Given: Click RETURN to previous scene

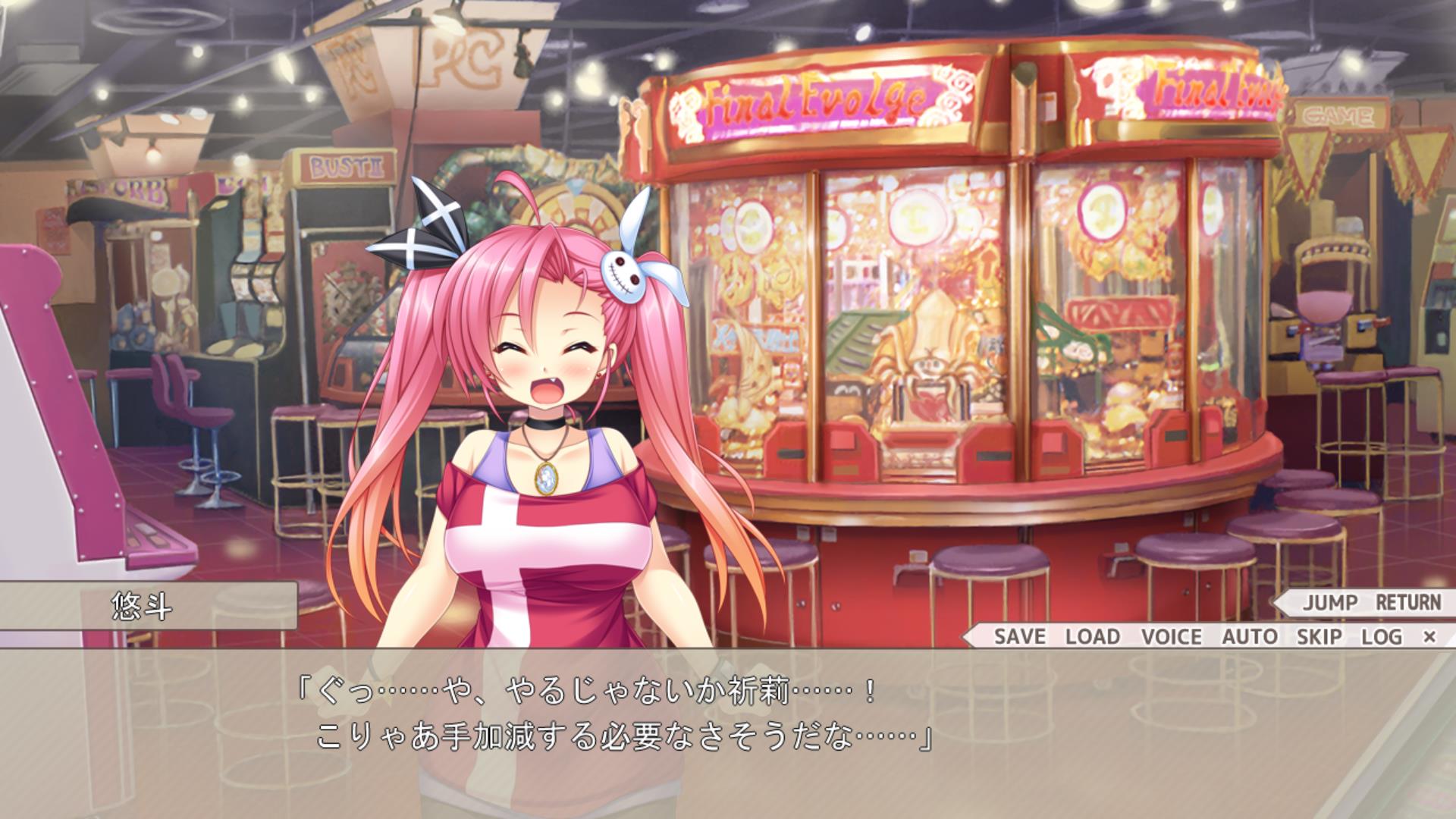Looking at the screenshot, I should tap(1408, 603).
